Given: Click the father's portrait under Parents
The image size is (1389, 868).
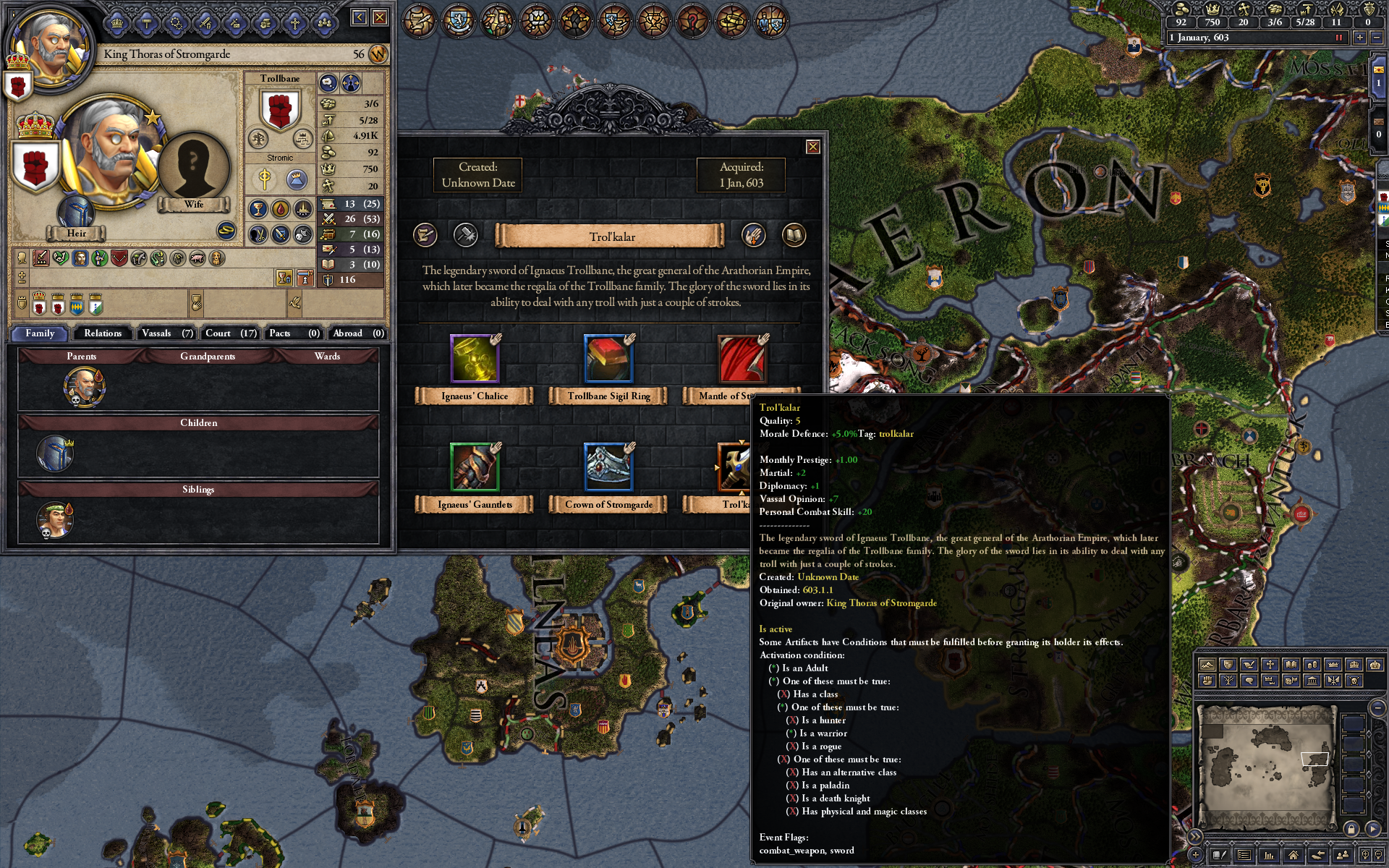Looking at the screenshot, I should (x=84, y=386).
